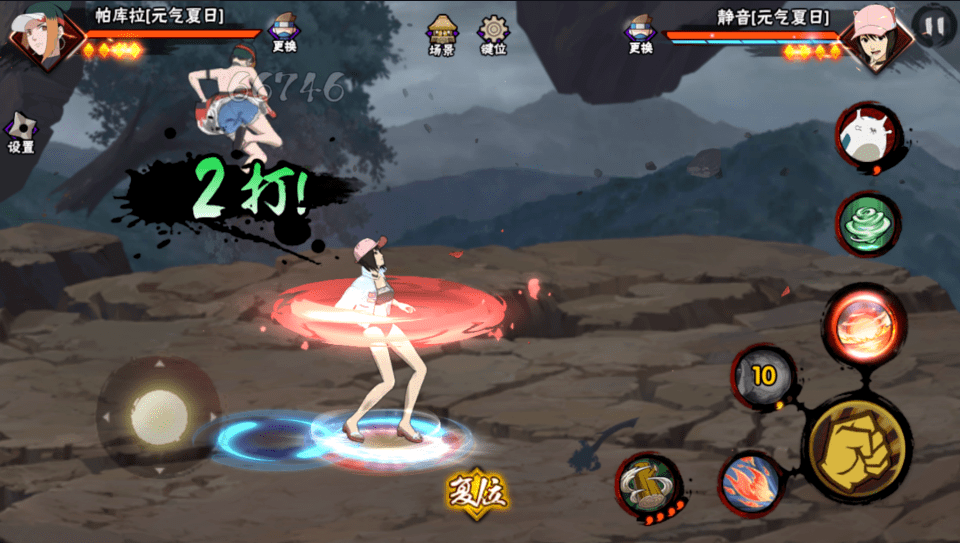
Task: Swap the right fighter with 更换
Action: pyautogui.click(x=640, y=32)
